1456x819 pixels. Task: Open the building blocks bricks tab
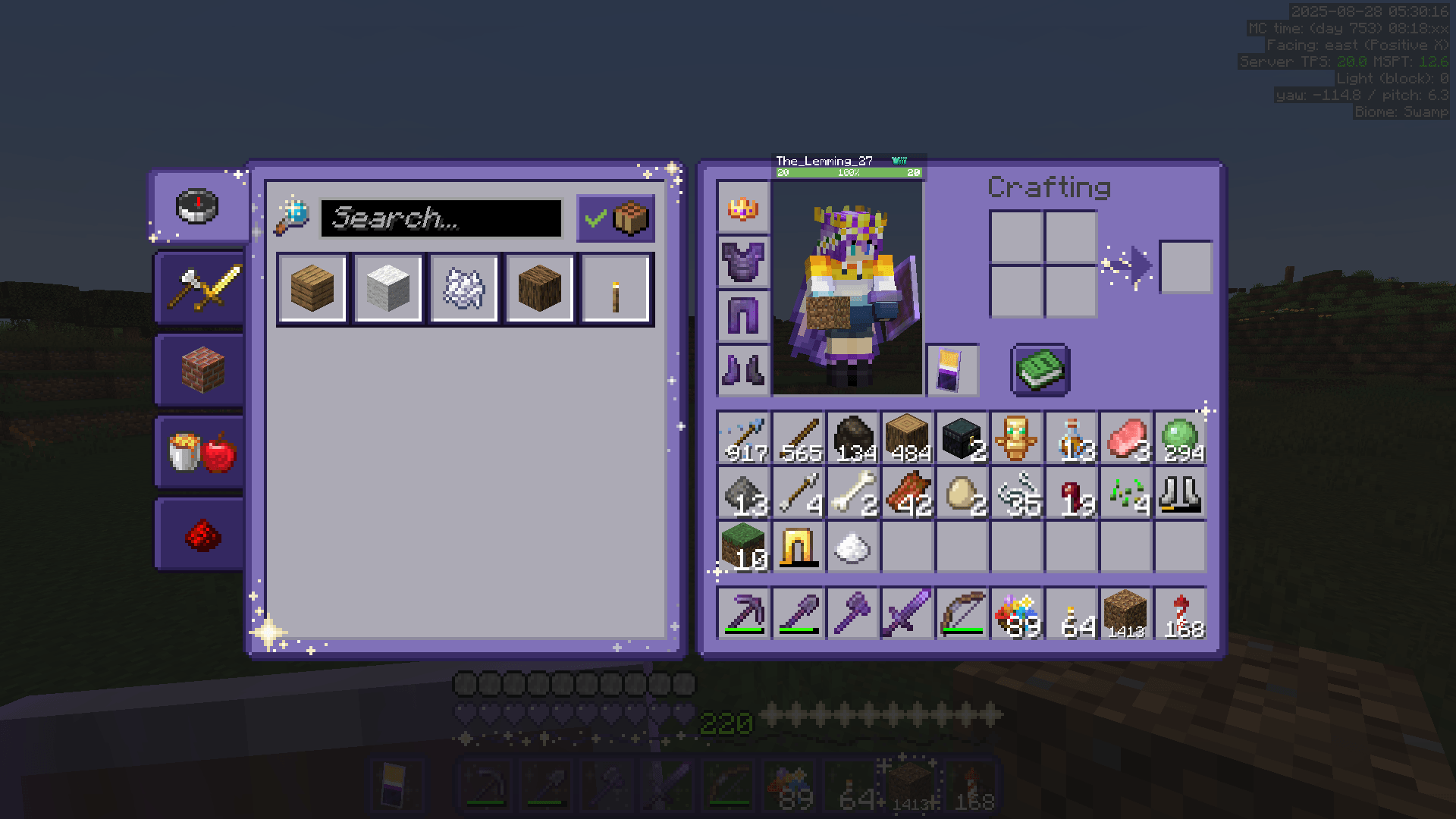click(197, 371)
